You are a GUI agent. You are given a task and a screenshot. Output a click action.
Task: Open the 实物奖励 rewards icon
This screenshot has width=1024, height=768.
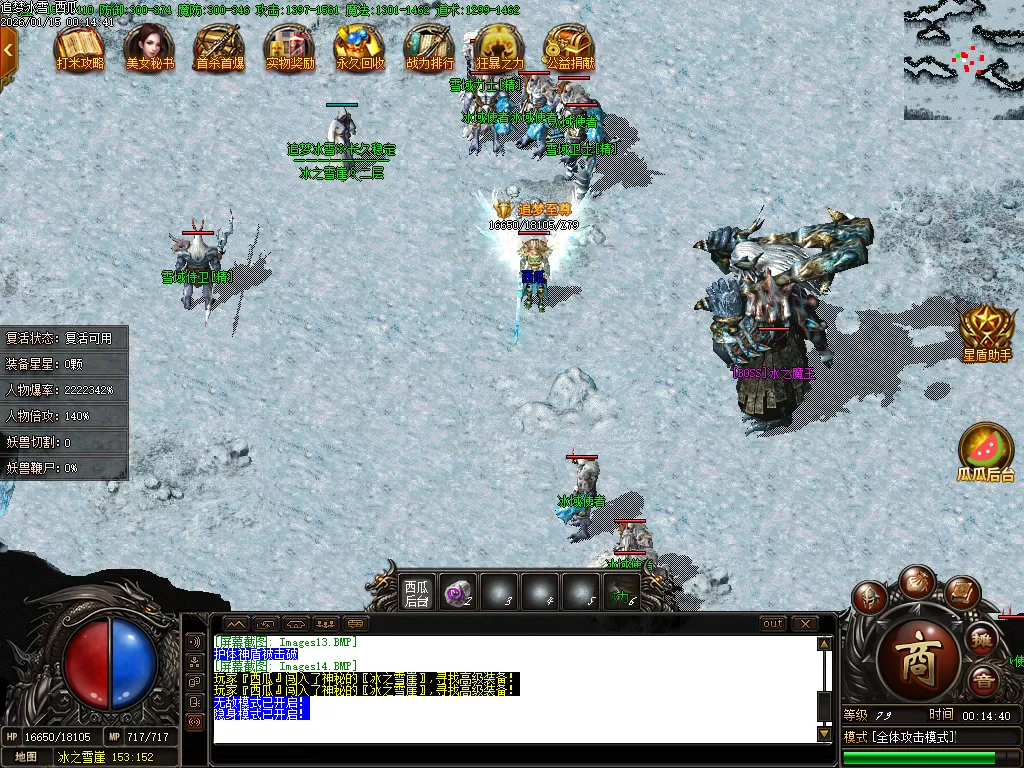tap(290, 48)
